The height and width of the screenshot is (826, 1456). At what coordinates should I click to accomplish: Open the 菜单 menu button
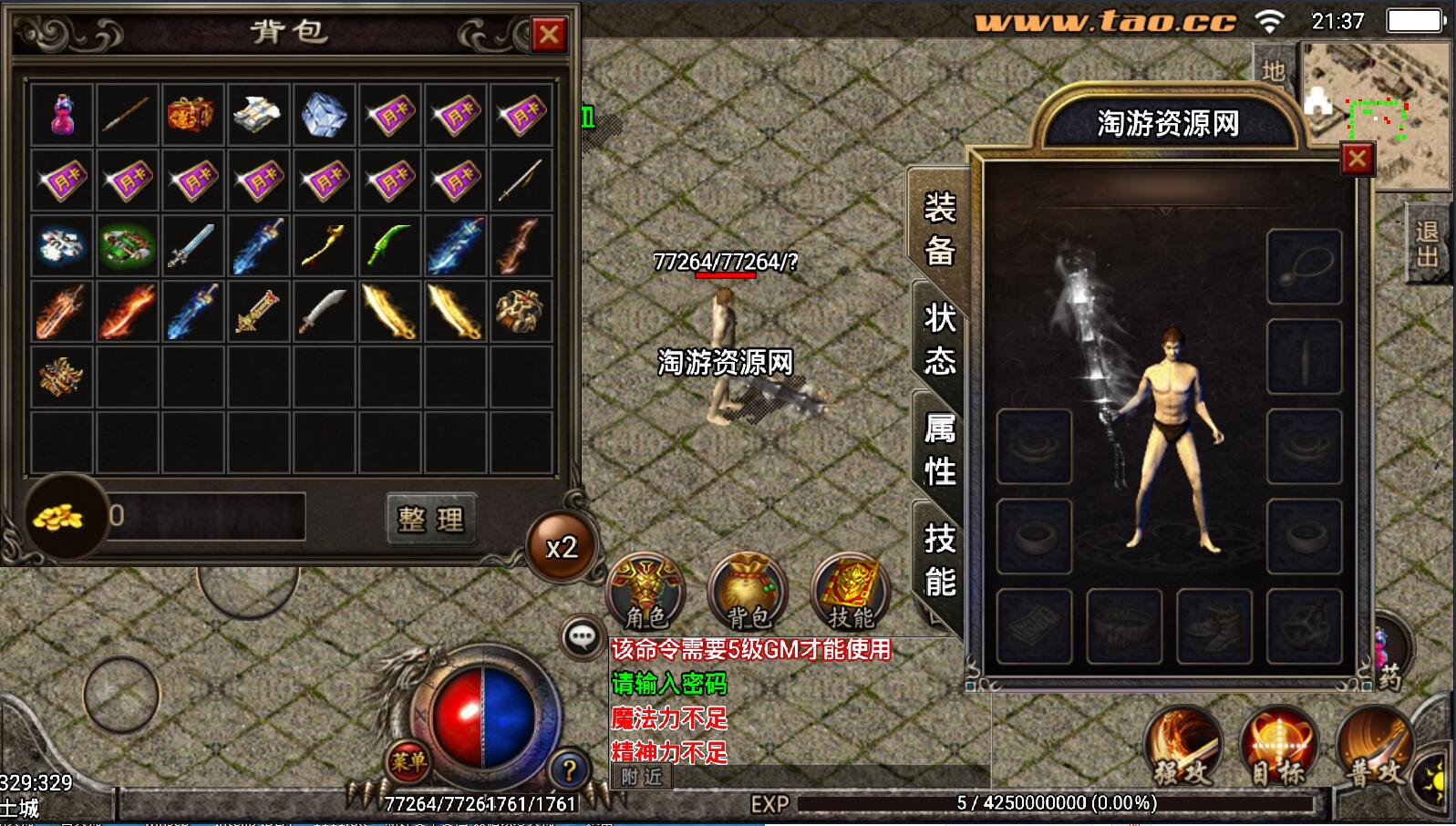(x=408, y=759)
